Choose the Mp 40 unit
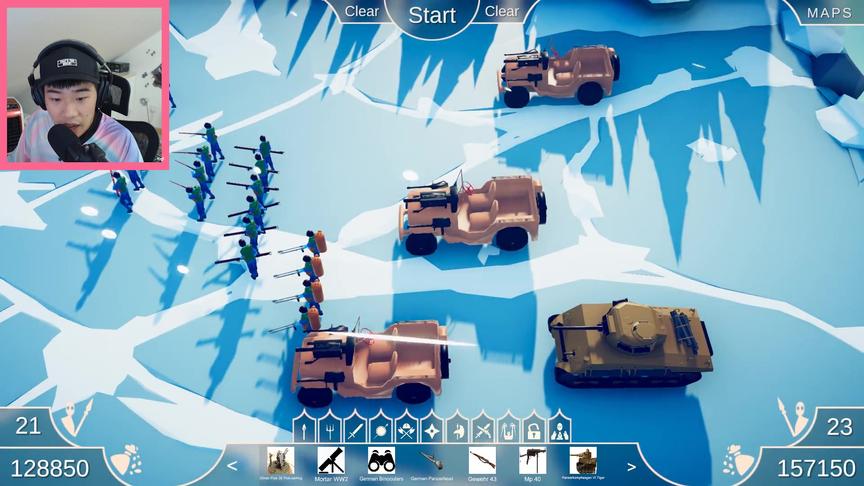Screen dimensions: 864x486 coord(532,463)
